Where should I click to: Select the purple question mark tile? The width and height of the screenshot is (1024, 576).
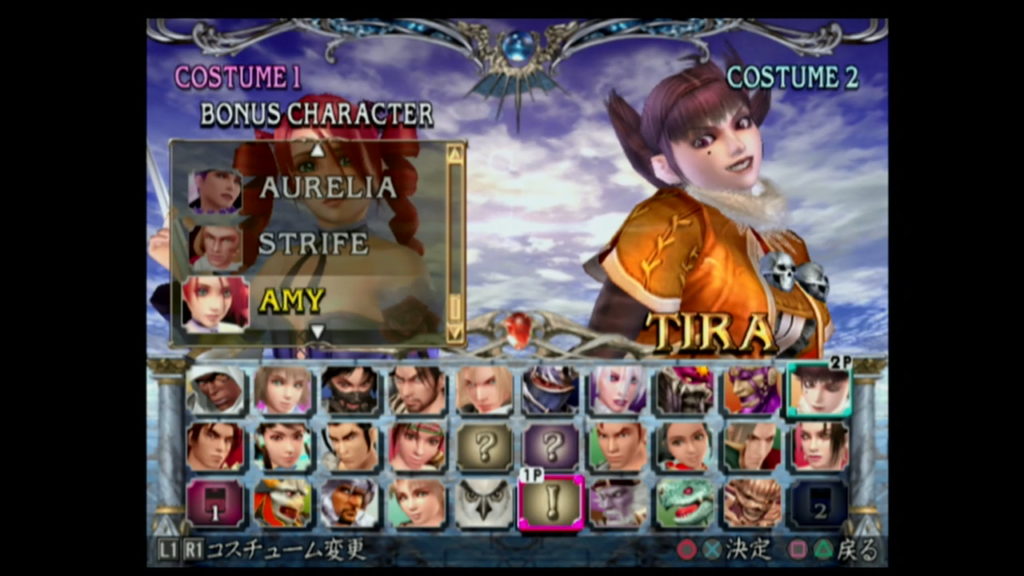(x=551, y=446)
